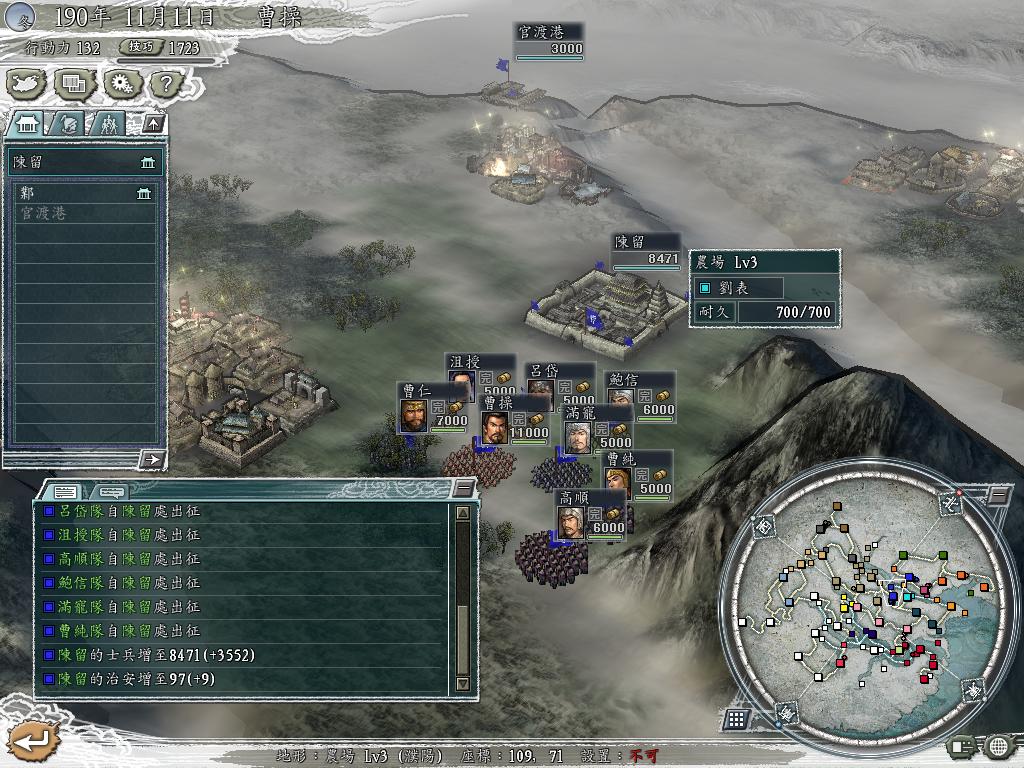Minimize the minimap panel
This screenshot has height=768, width=1024.
click(x=999, y=494)
